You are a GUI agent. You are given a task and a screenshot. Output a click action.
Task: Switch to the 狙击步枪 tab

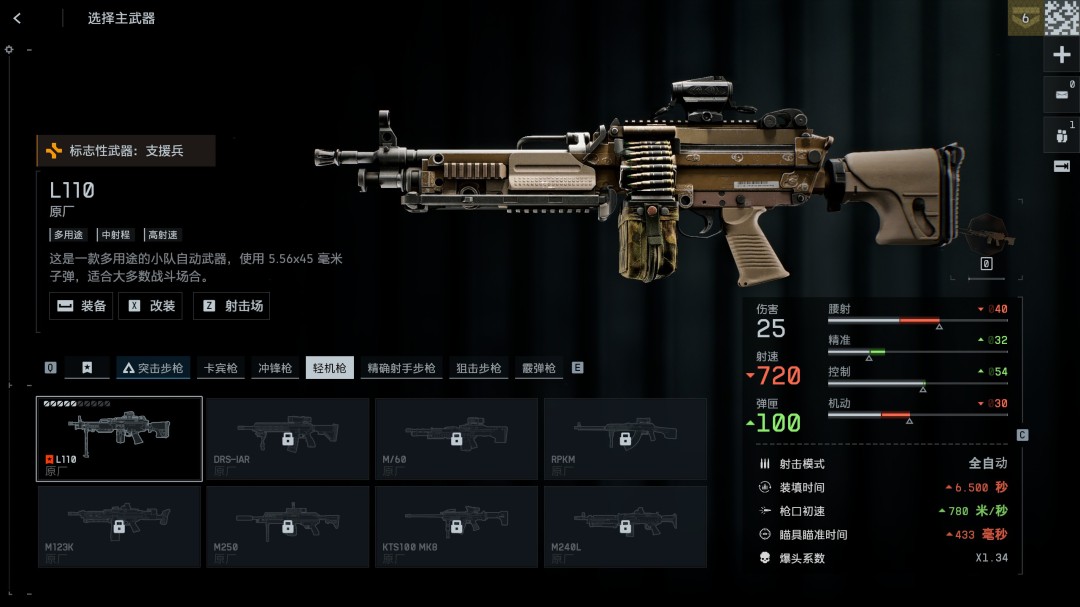[x=479, y=368]
